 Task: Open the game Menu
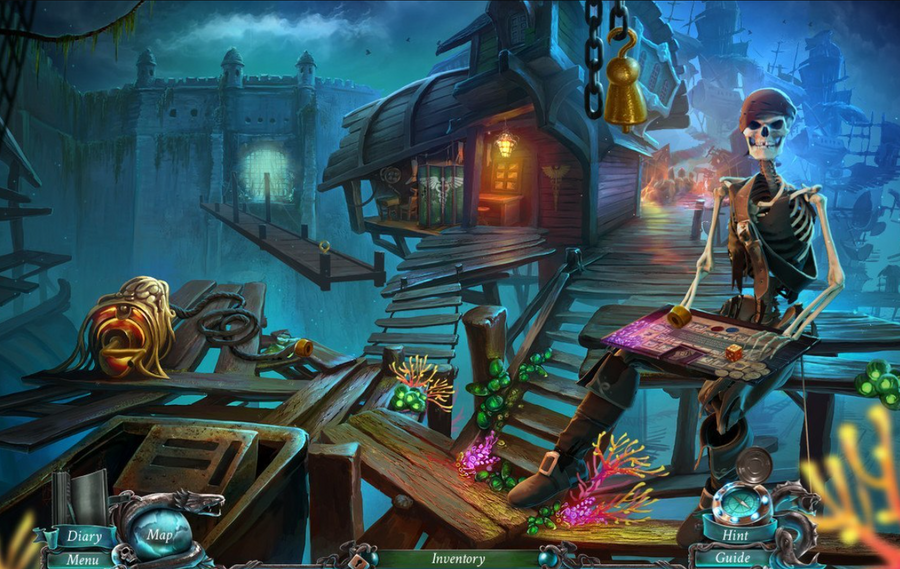(83, 560)
